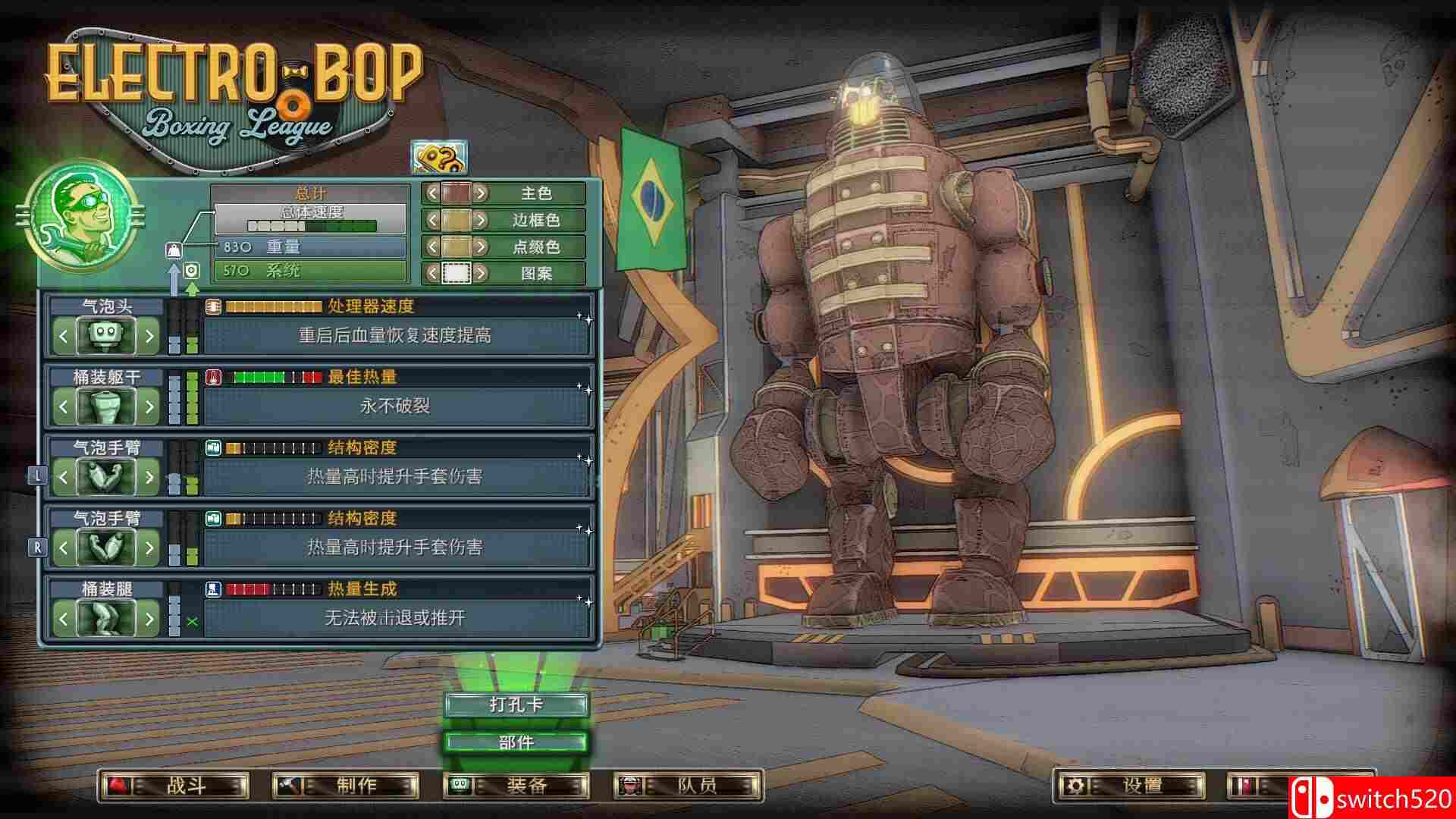Image resolution: width=1456 pixels, height=819 pixels.
Task: Select the 桶装躯干 torso part icon
Action: (x=106, y=406)
